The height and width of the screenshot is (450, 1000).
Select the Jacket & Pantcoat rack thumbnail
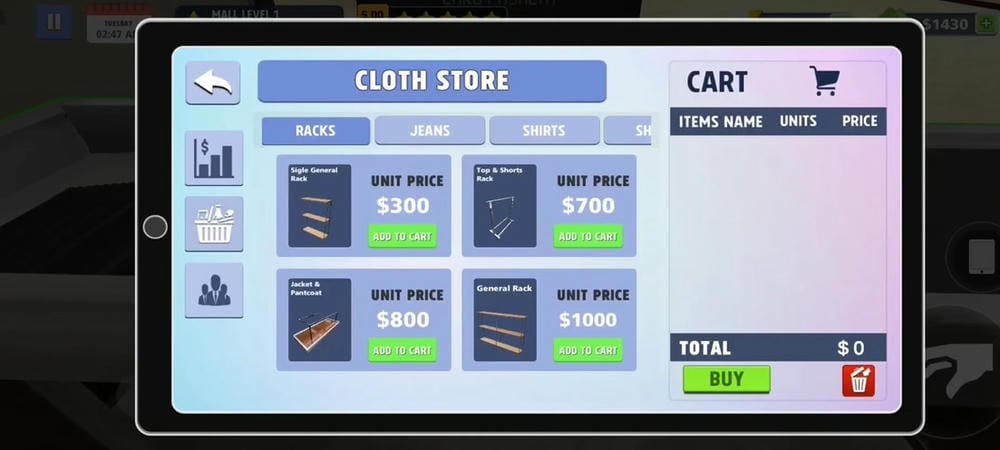[319, 320]
